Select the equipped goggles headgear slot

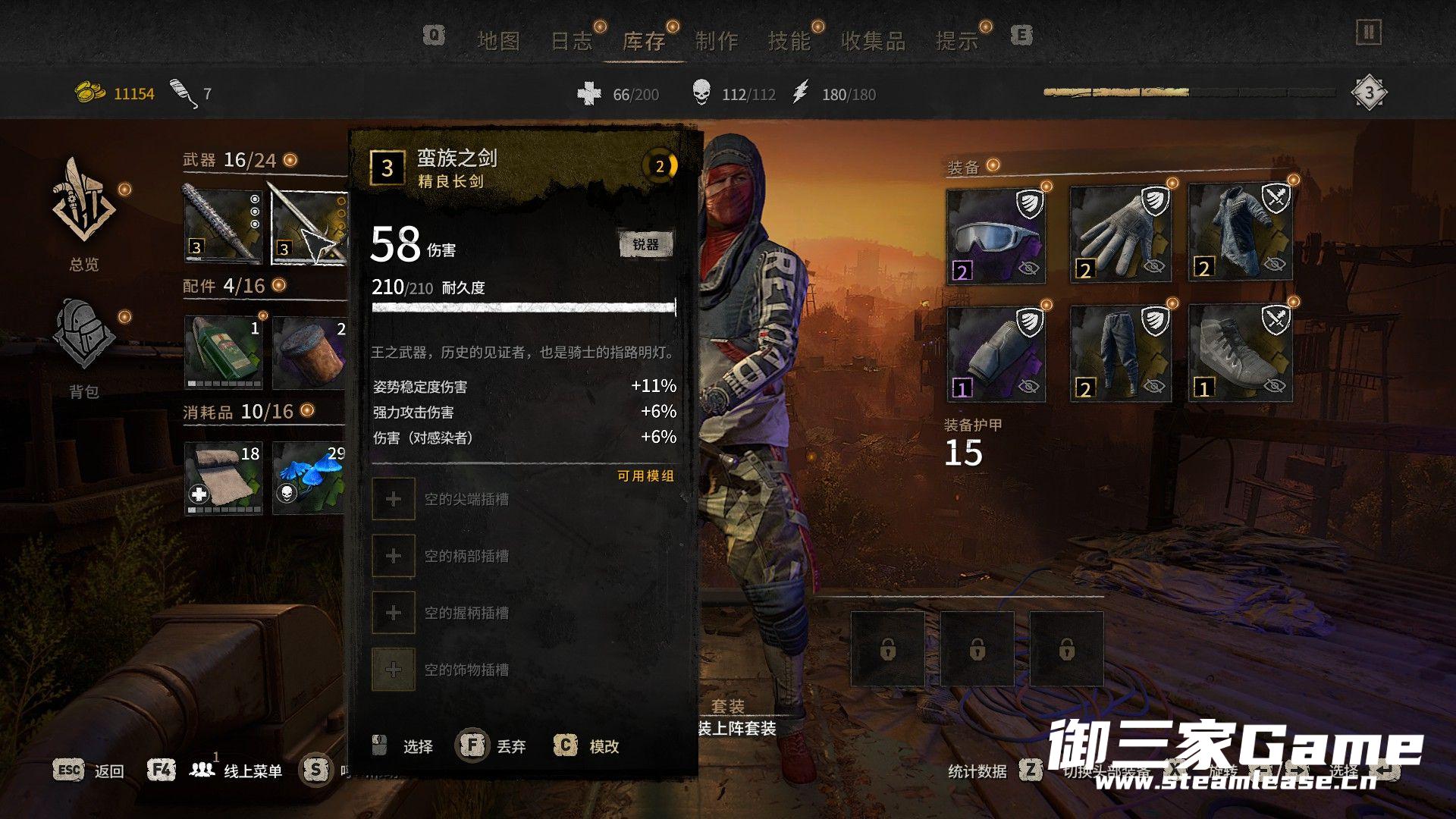point(996,236)
